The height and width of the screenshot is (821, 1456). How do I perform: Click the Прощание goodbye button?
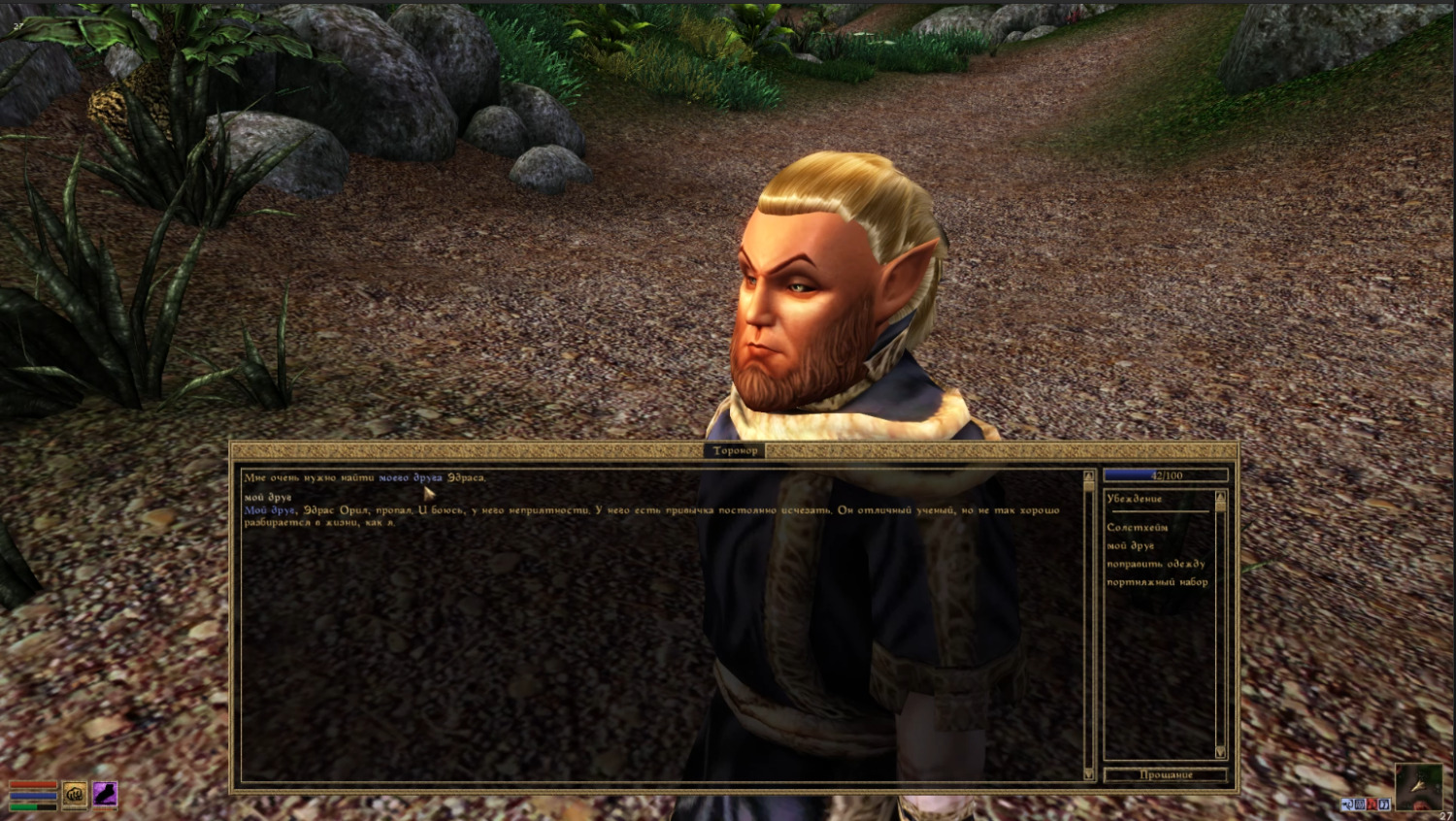[1166, 774]
